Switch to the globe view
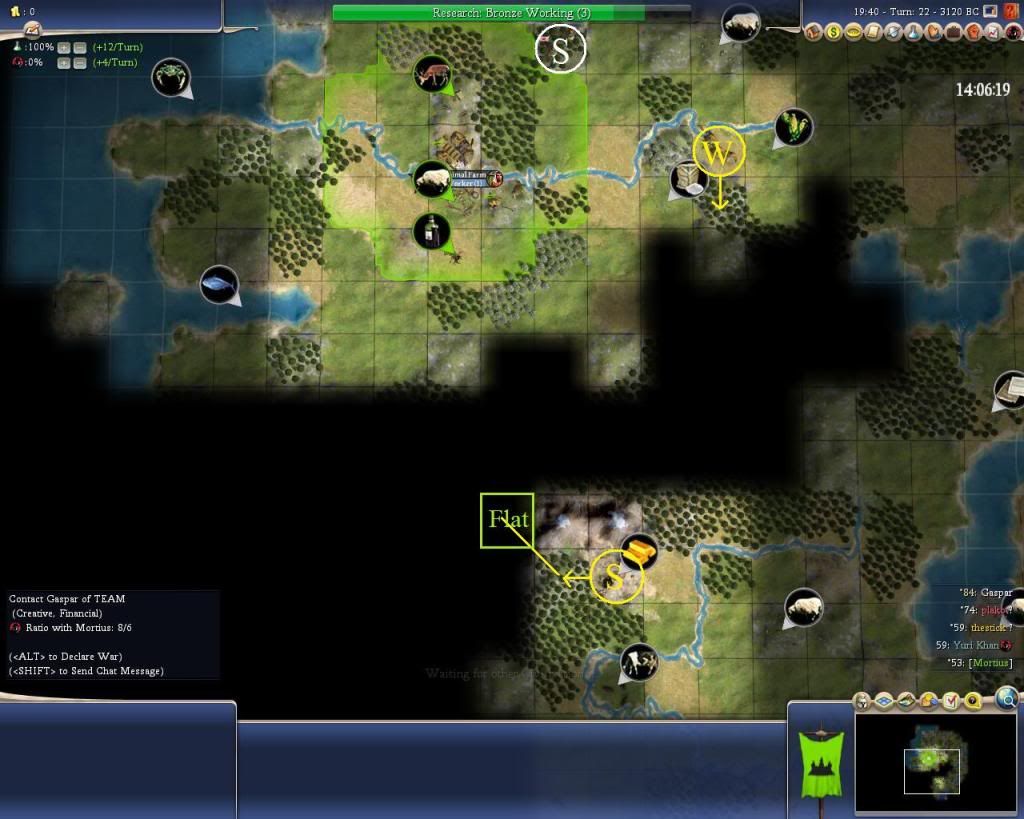This screenshot has height=819, width=1024. point(1007,698)
